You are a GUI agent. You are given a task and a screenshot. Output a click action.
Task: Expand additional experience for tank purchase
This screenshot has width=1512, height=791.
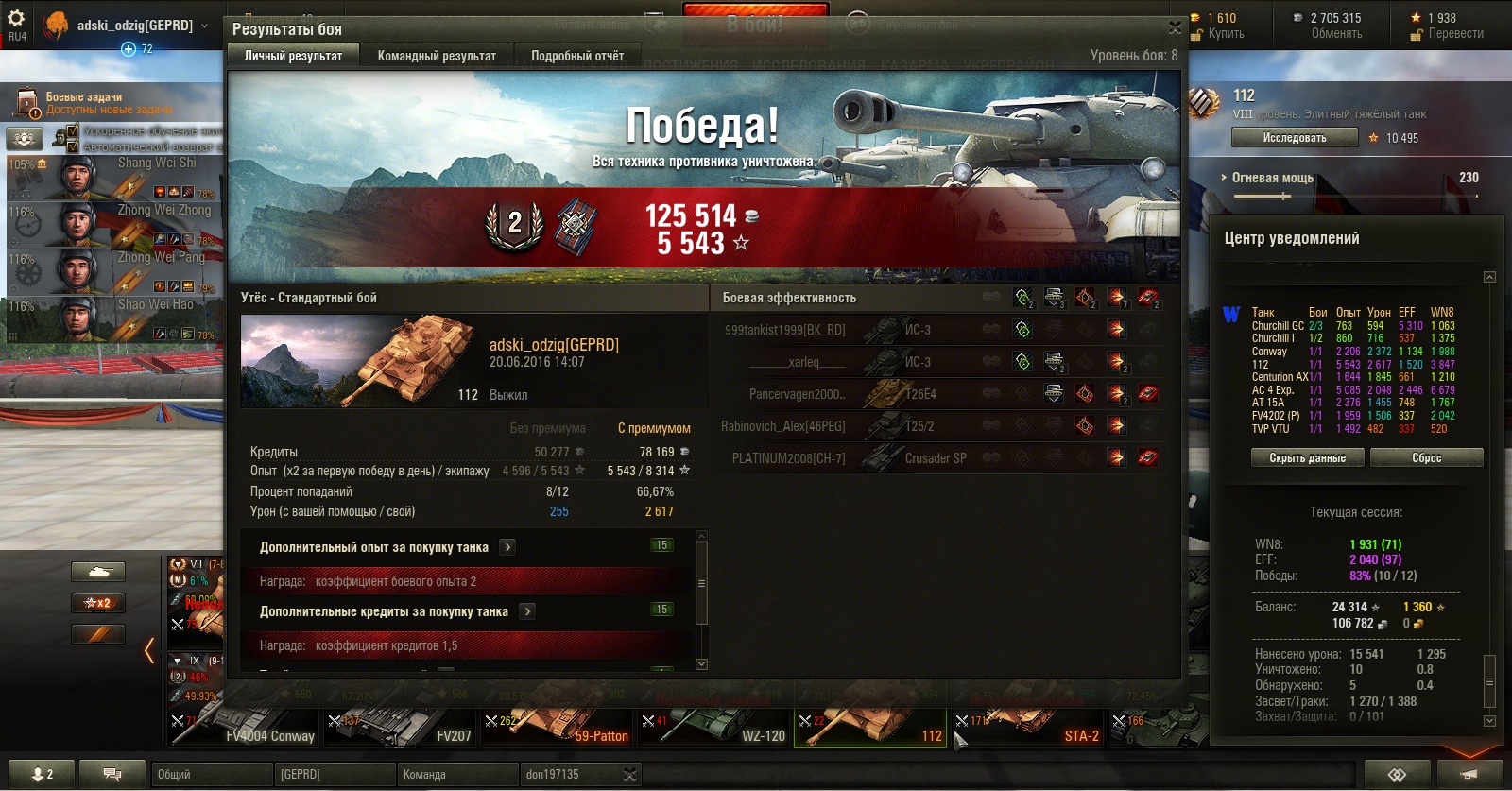pyautogui.click(x=508, y=547)
